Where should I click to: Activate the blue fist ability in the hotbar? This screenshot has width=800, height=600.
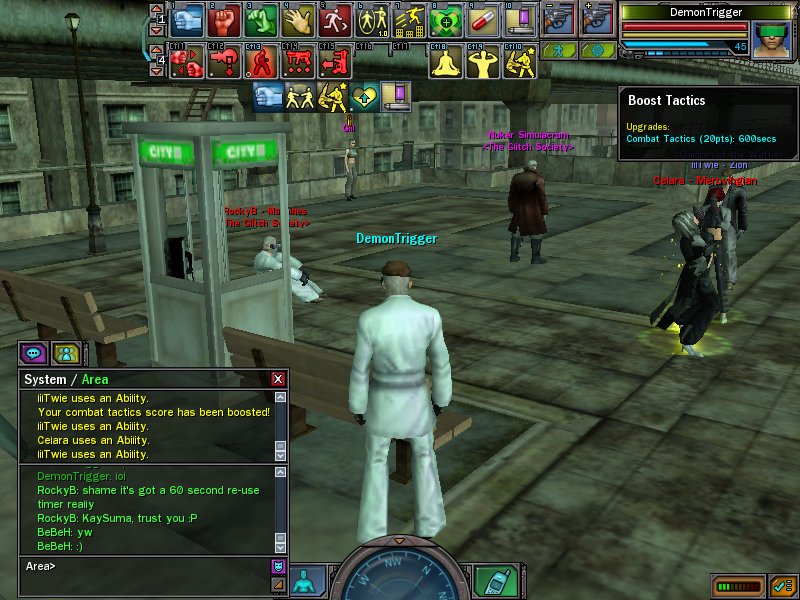[x=188, y=19]
